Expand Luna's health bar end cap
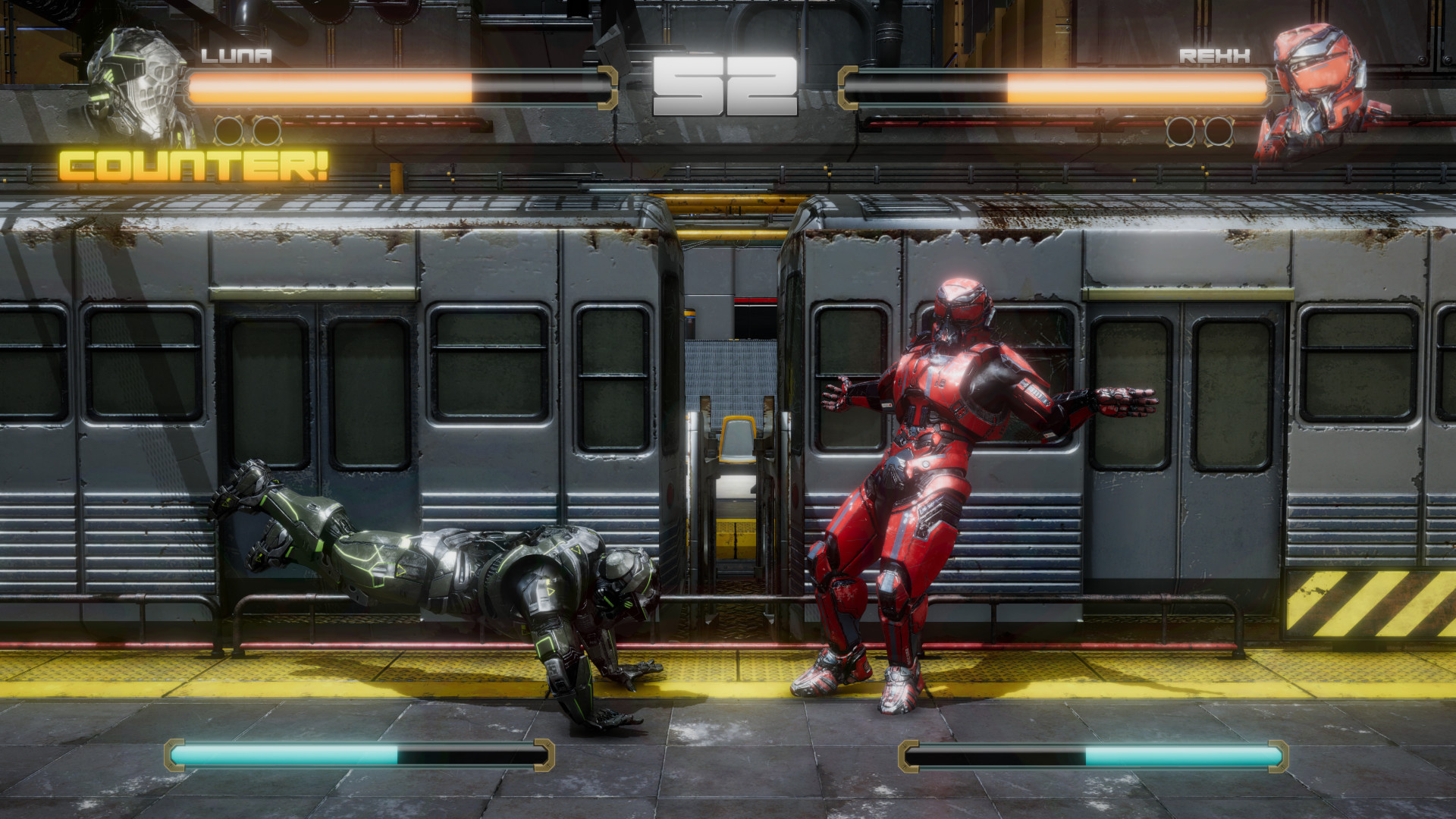The image size is (1456, 819). pyautogui.click(x=607, y=86)
